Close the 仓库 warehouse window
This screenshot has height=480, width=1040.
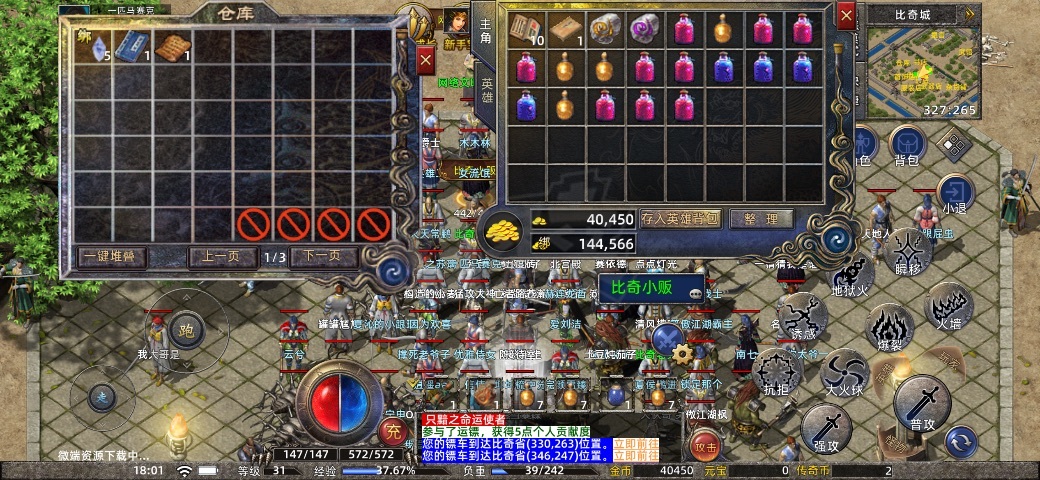425,61
